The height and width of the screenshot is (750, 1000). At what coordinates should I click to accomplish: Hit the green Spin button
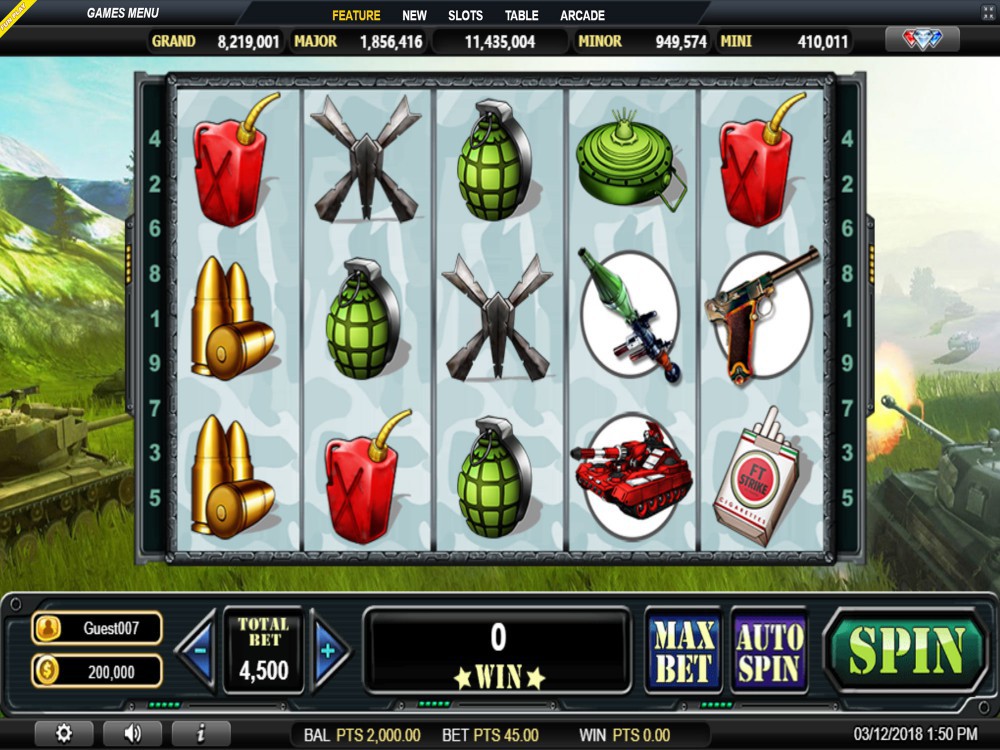(x=905, y=650)
